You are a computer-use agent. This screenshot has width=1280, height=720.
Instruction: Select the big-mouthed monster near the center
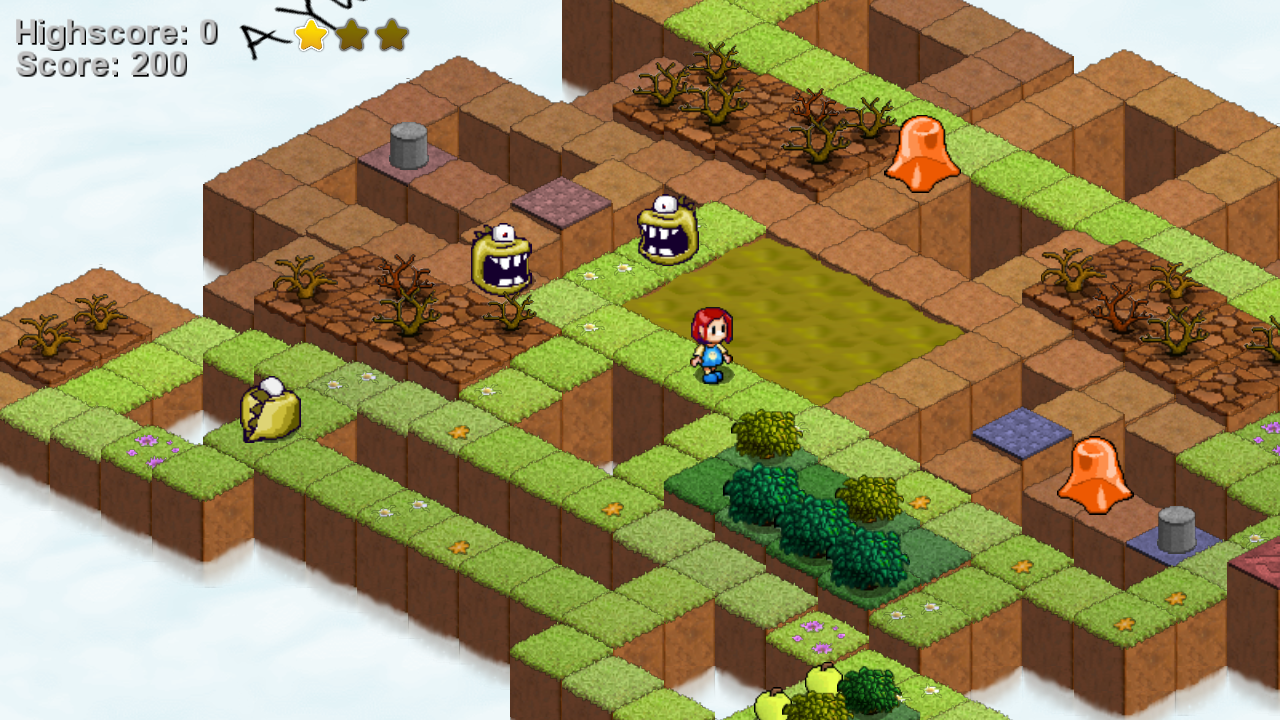click(665, 230)
